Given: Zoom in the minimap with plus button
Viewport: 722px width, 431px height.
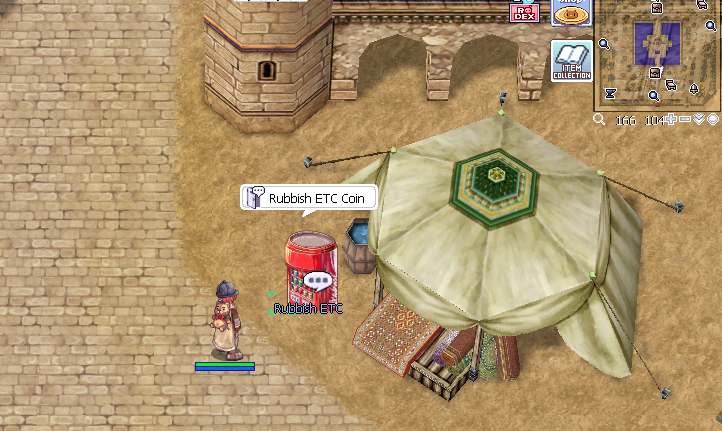Looking at the screenshot, I should 672,120.
